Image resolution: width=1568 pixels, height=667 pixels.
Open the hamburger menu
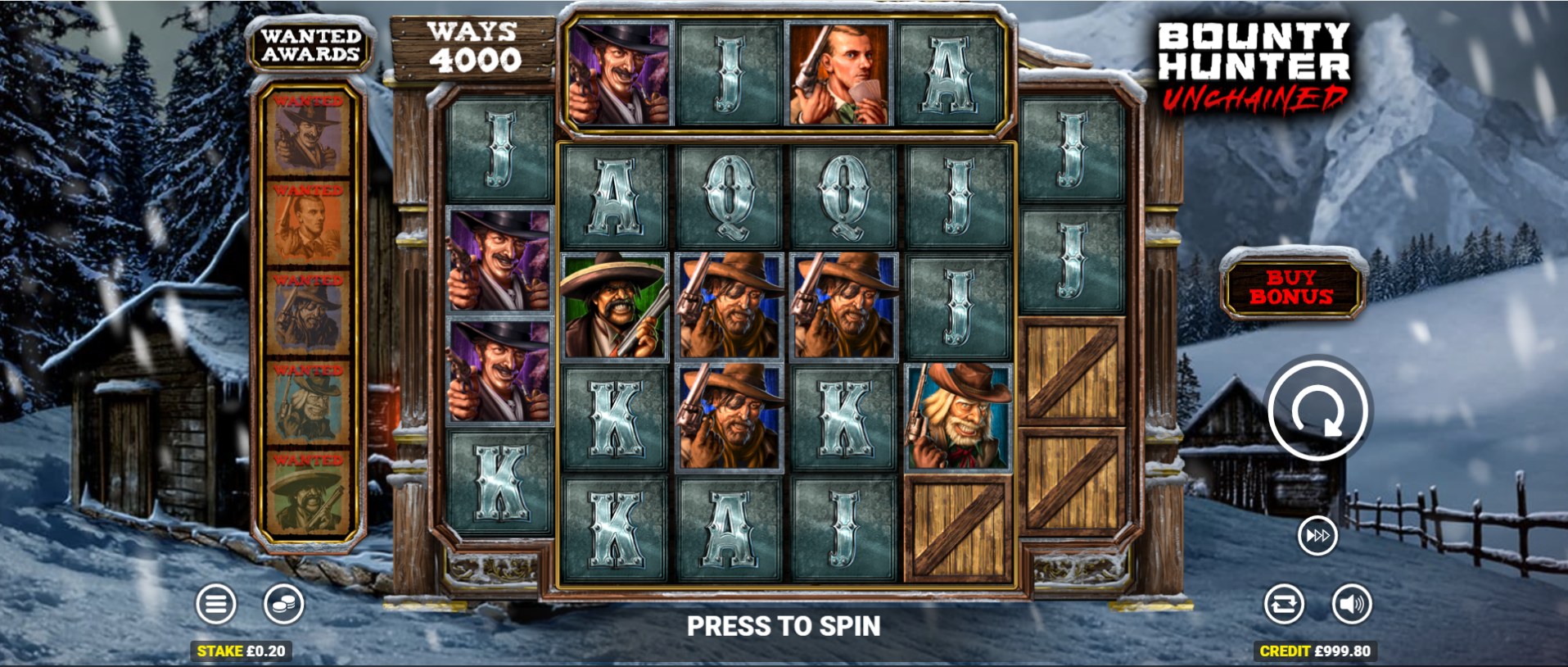pyautogui.click(x=216, y=605)
